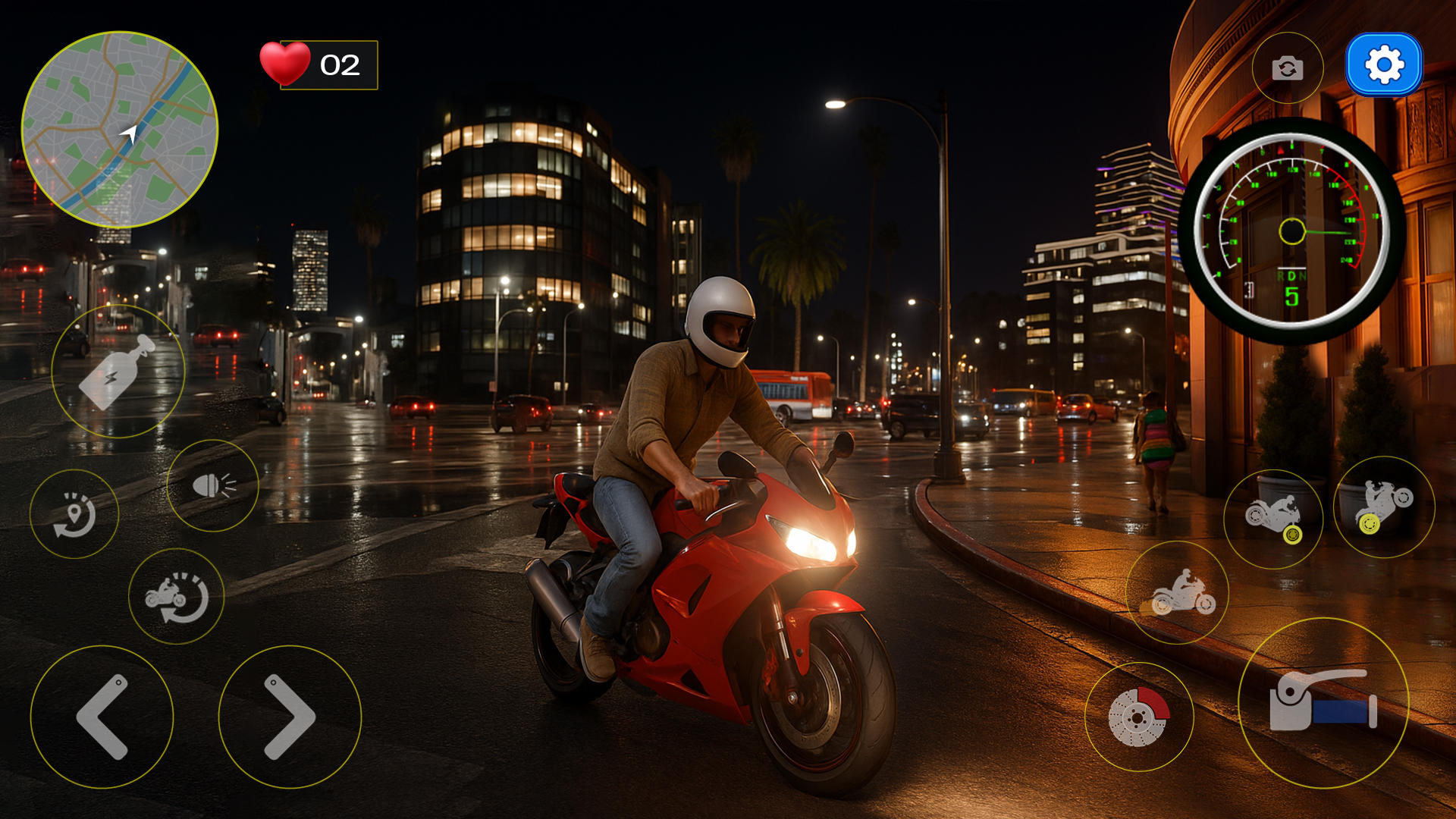Steer left with the left arrow
This screenshot has height=819, width=1456.
(x=102, y=717)
